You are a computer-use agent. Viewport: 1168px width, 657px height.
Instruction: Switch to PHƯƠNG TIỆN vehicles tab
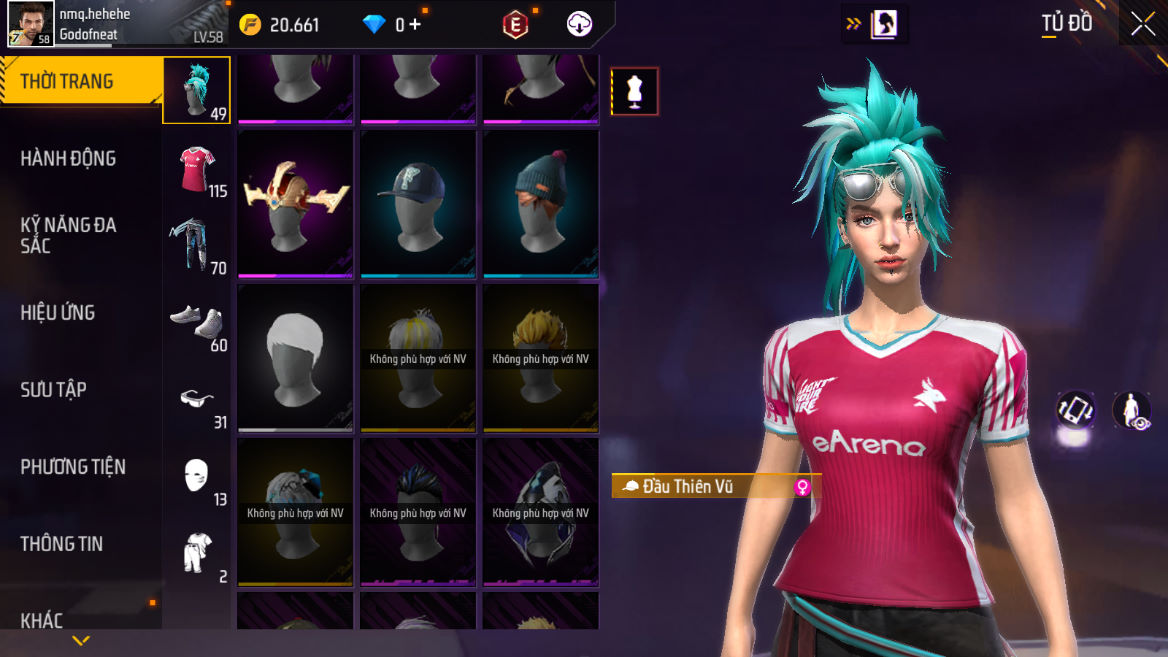(x=73, y=467)
